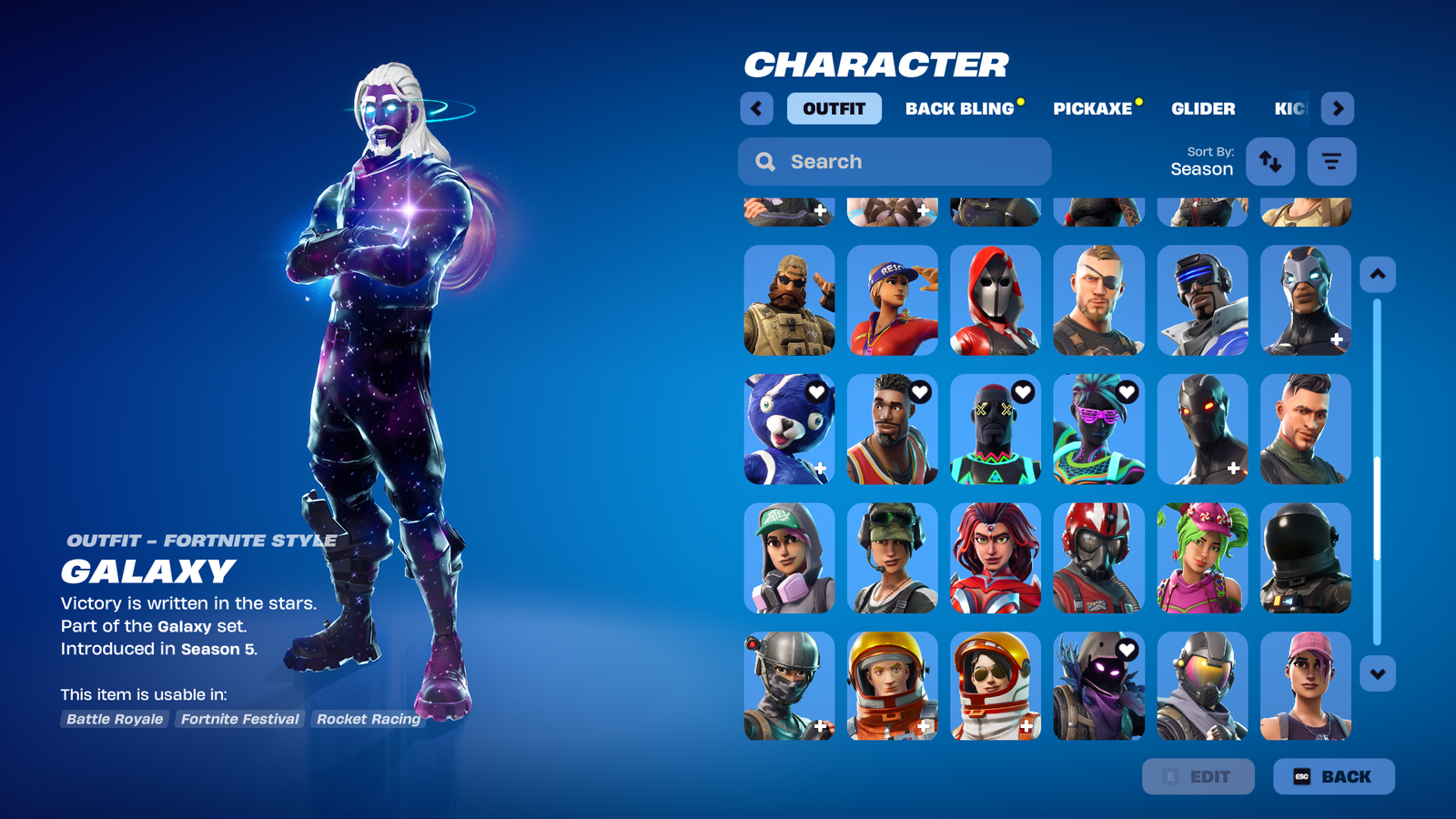Viewport: 1456px width, 819px height.
Task: Click the plus badge on the orange astronaut outfit
Action: pos(923,726)
